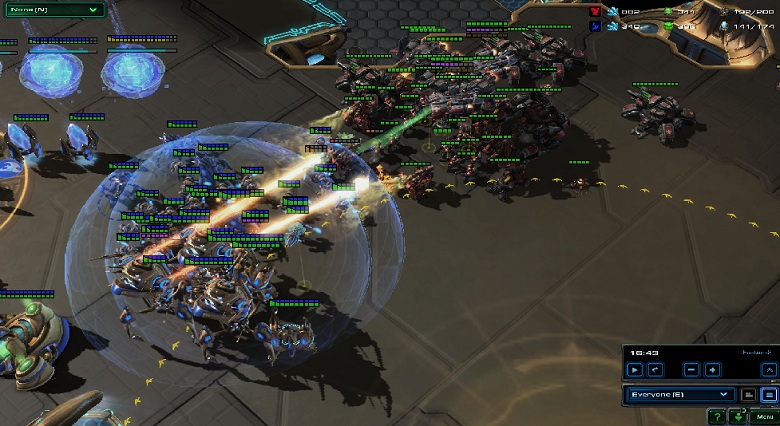Select the red Zerg player icon
This screenshot has width=780, height=426.
[x=595, y=12]
